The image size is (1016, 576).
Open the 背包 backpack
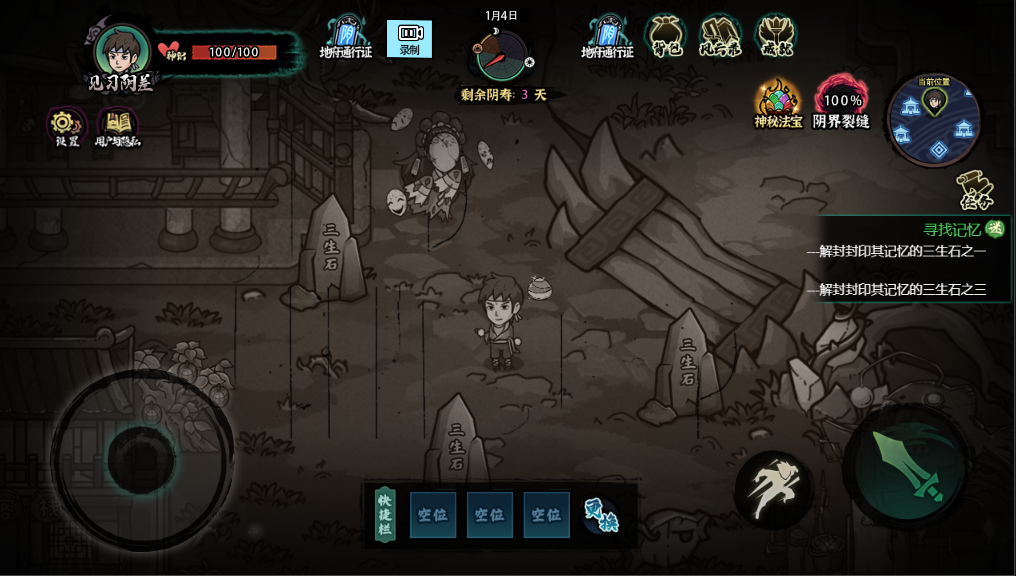(x=666, y=36)
